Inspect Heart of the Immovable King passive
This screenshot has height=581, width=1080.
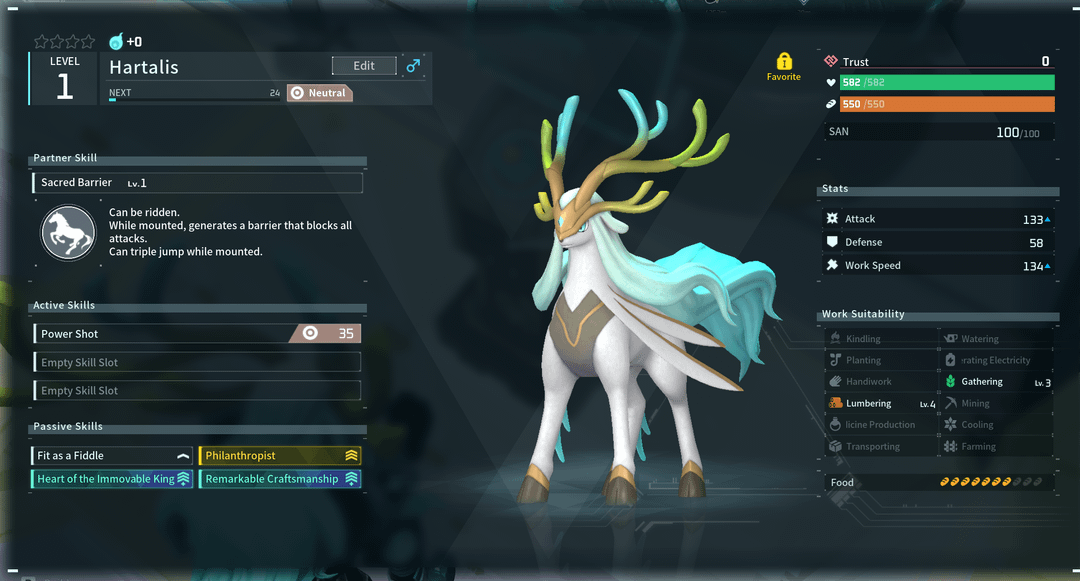tap(112, 479)
